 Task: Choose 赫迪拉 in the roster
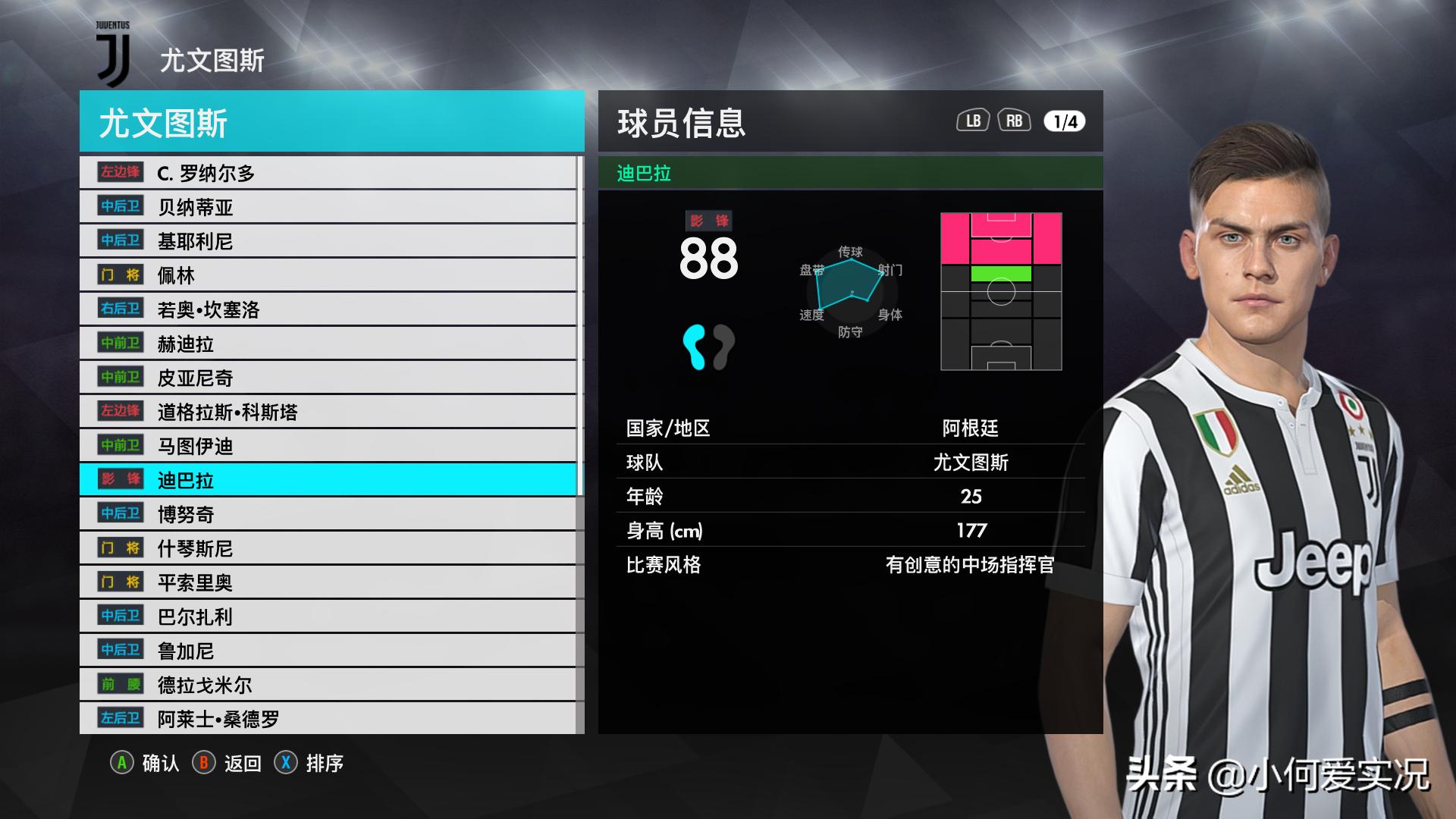point(328,344)
